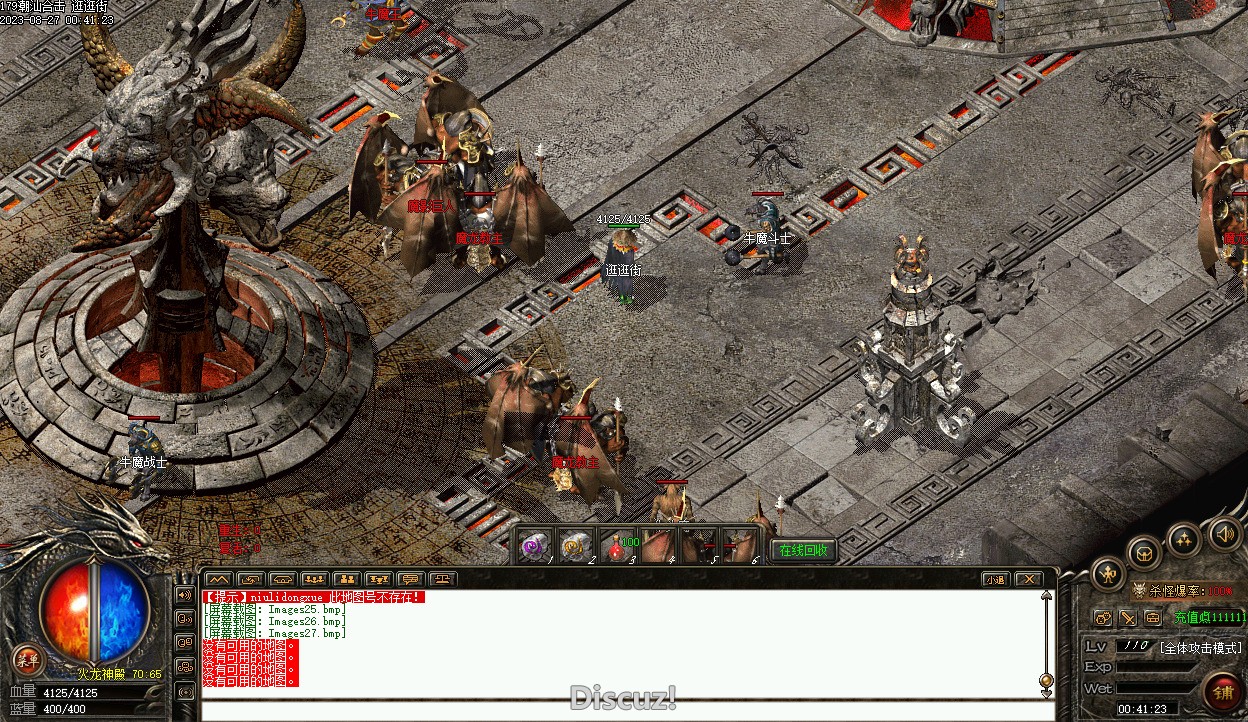This screenshot has width=1248, height=722.
Task: Open the bag round icon
Action: click(x=1145, y=553)
